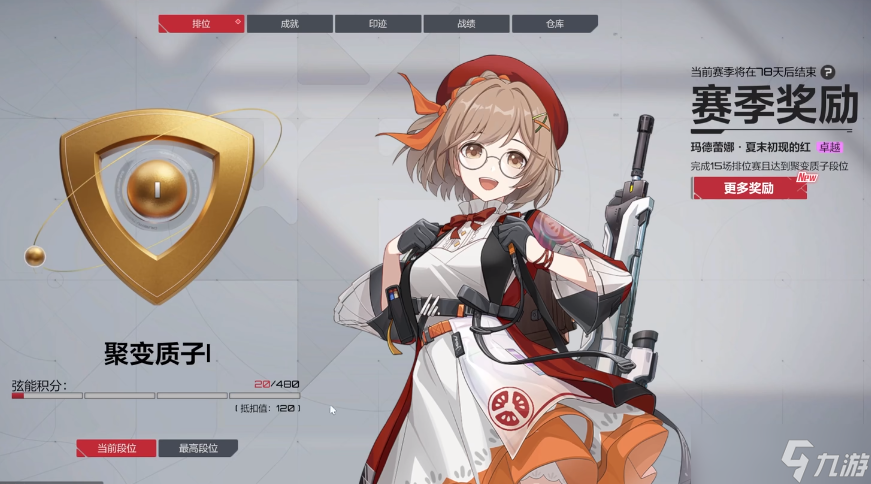Switch to the 排位 tab
The height and width of the screenshot is (484, 871).
click(x=200, y=24)
